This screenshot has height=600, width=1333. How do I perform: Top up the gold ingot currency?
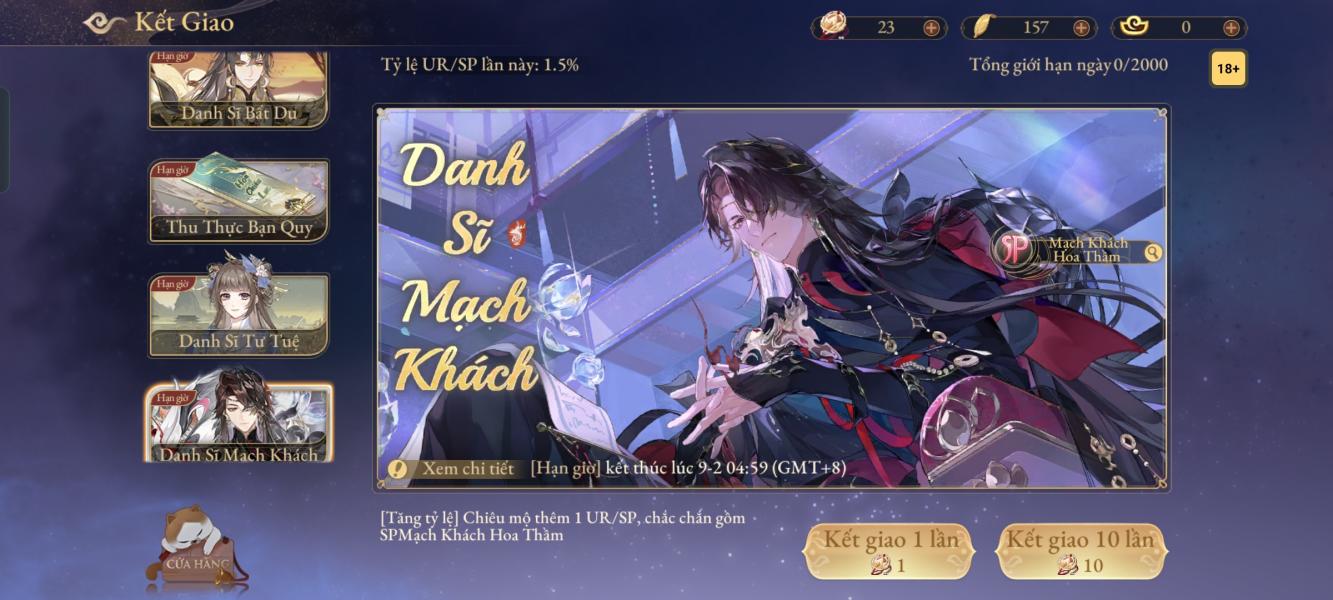(x=1231, y=28)
